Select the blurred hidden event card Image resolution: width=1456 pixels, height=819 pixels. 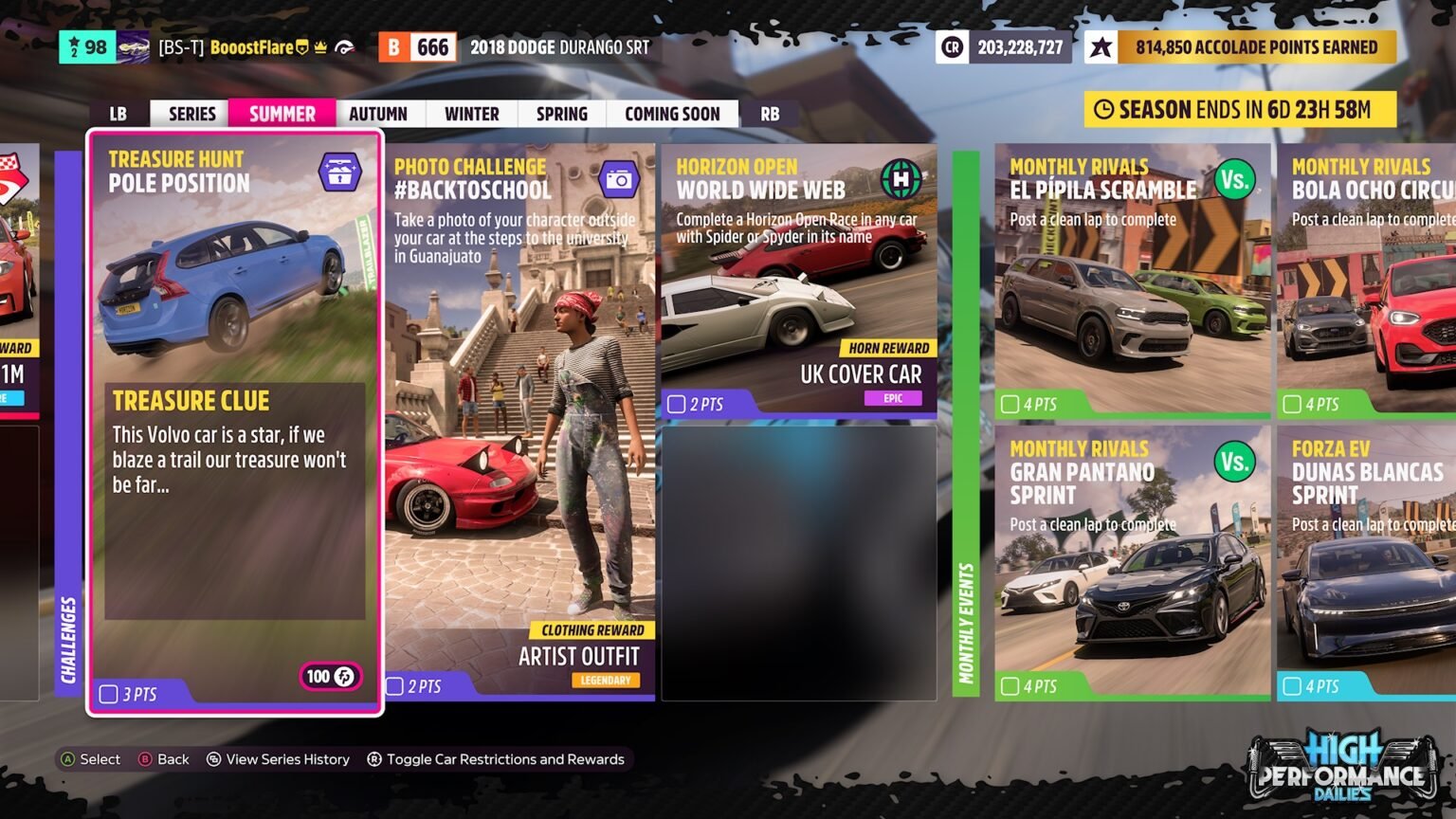point(799,564)
